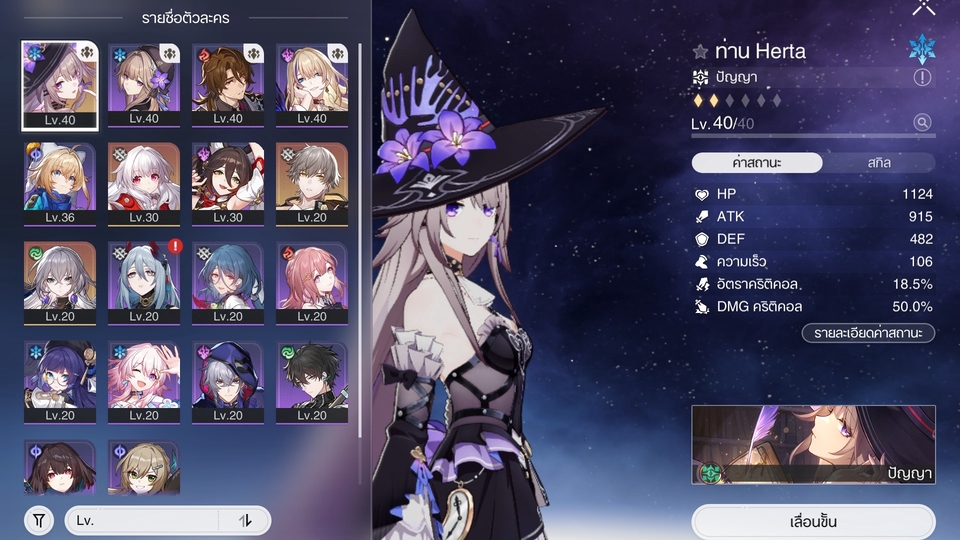Choose the brown-haired man Lv.40 character
This screenshot has height=540, width=960.
[x=228, y=86]
